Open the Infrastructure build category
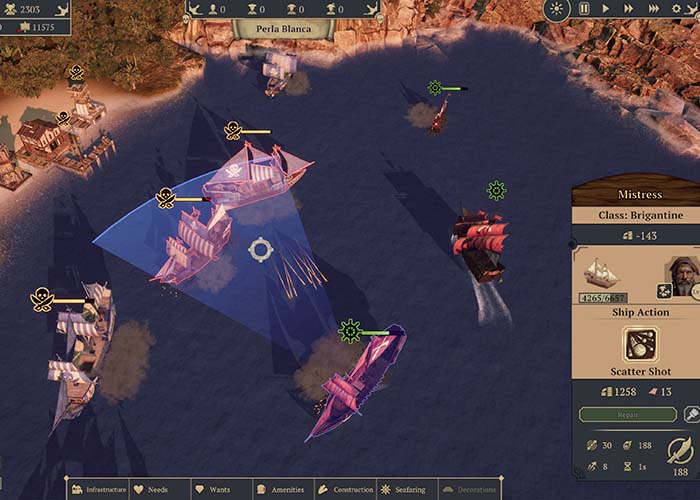 pyautogui.click(x=98, y=490)
